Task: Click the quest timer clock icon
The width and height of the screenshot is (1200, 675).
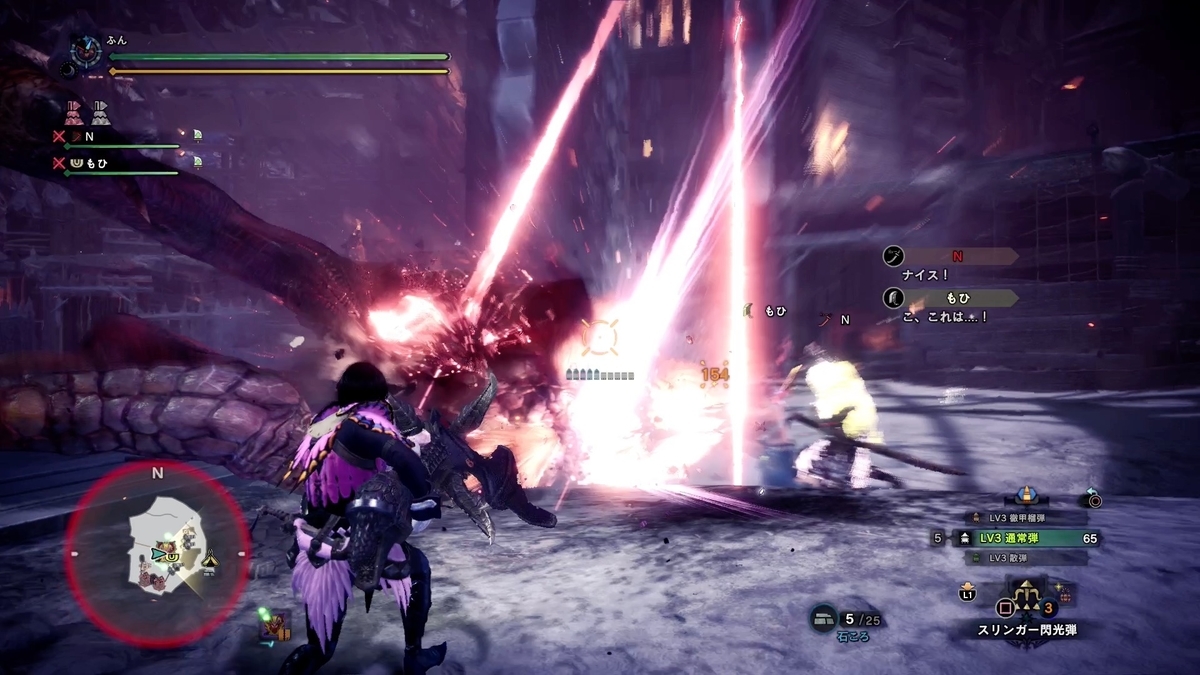Action: [x=87, y=49]
